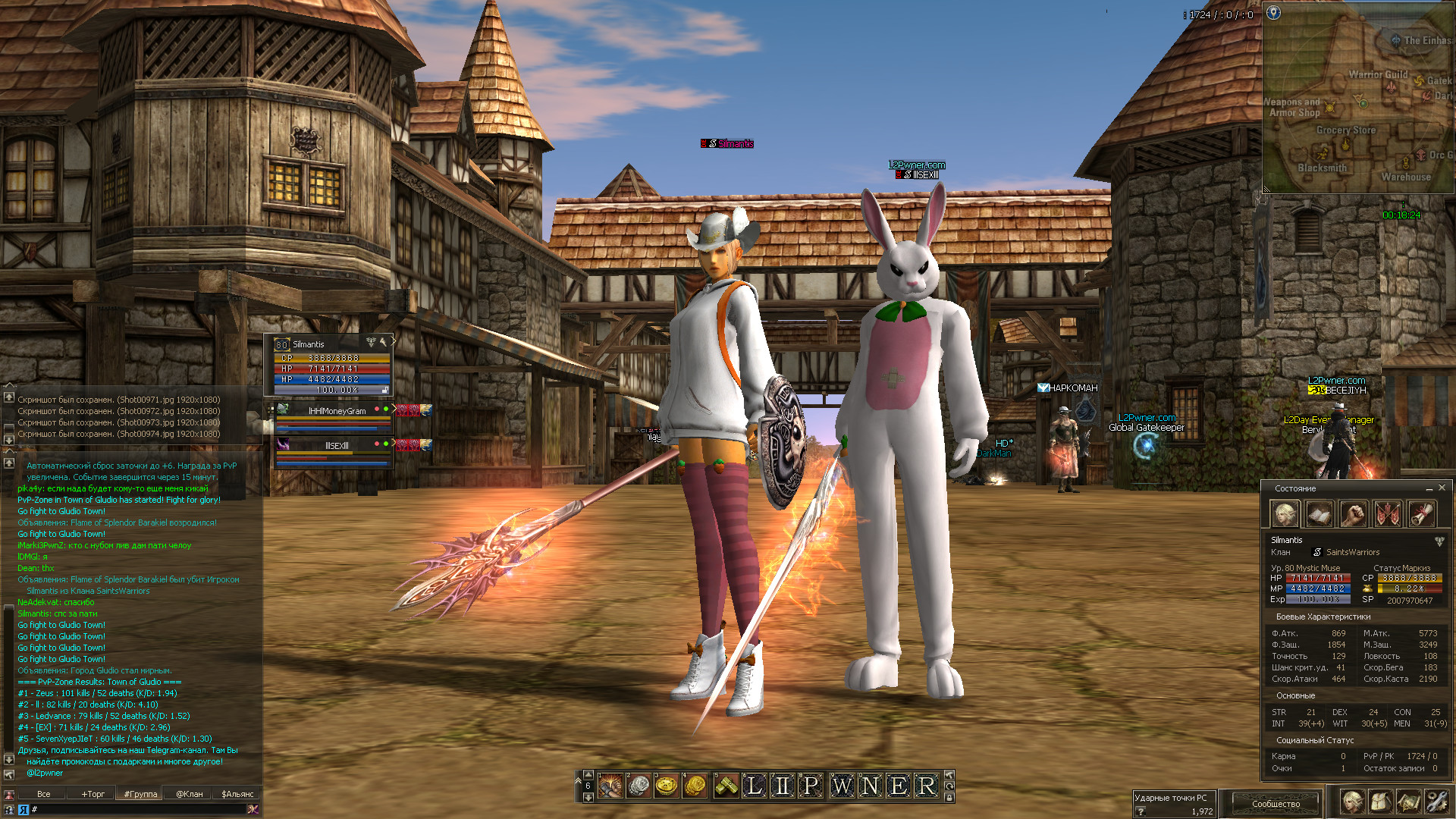Switch chat to the Все tab
The image size is (1456, 819).
pos(44,794)
